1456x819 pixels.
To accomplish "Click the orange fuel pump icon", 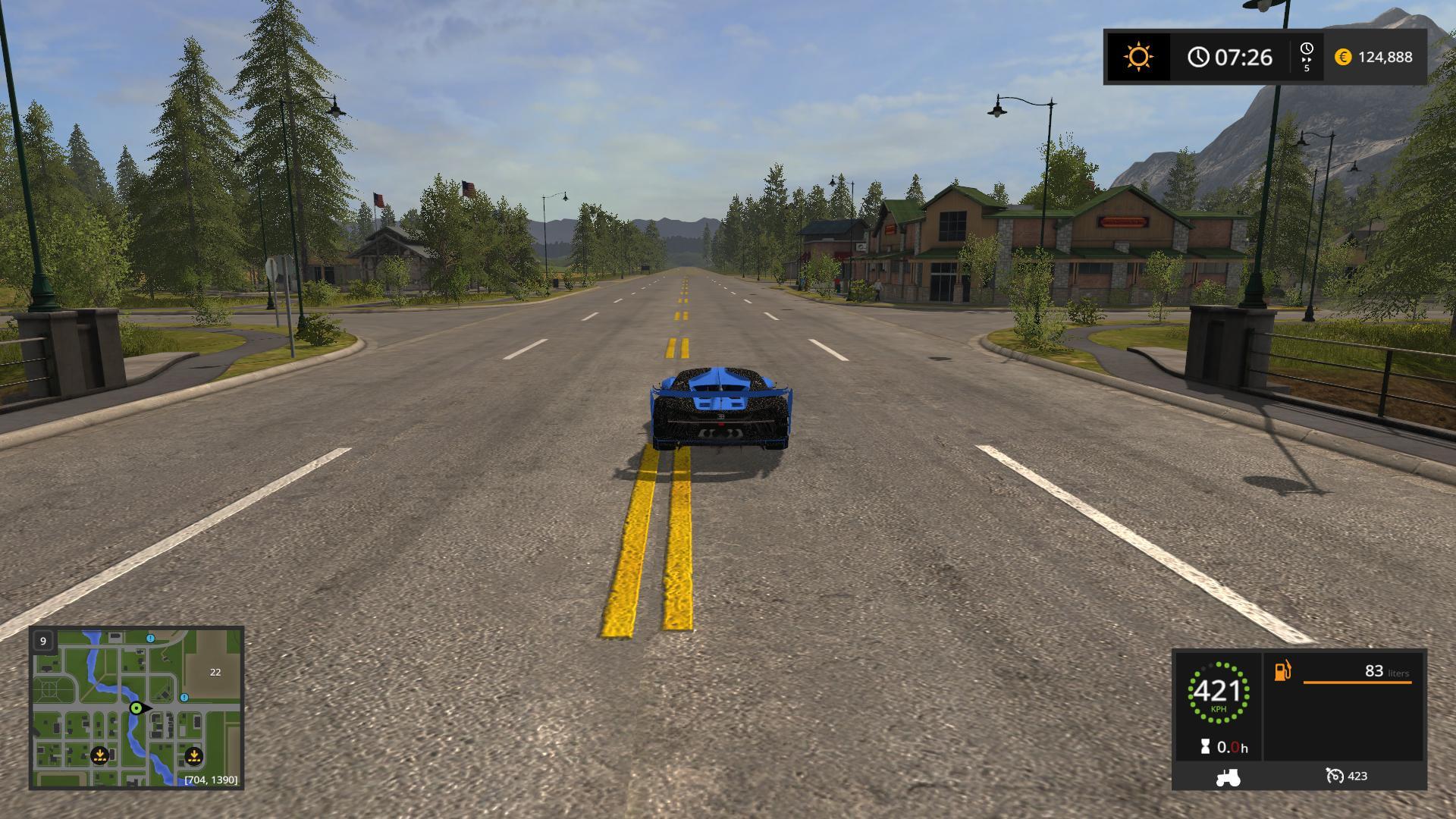I will [1282, 671].
